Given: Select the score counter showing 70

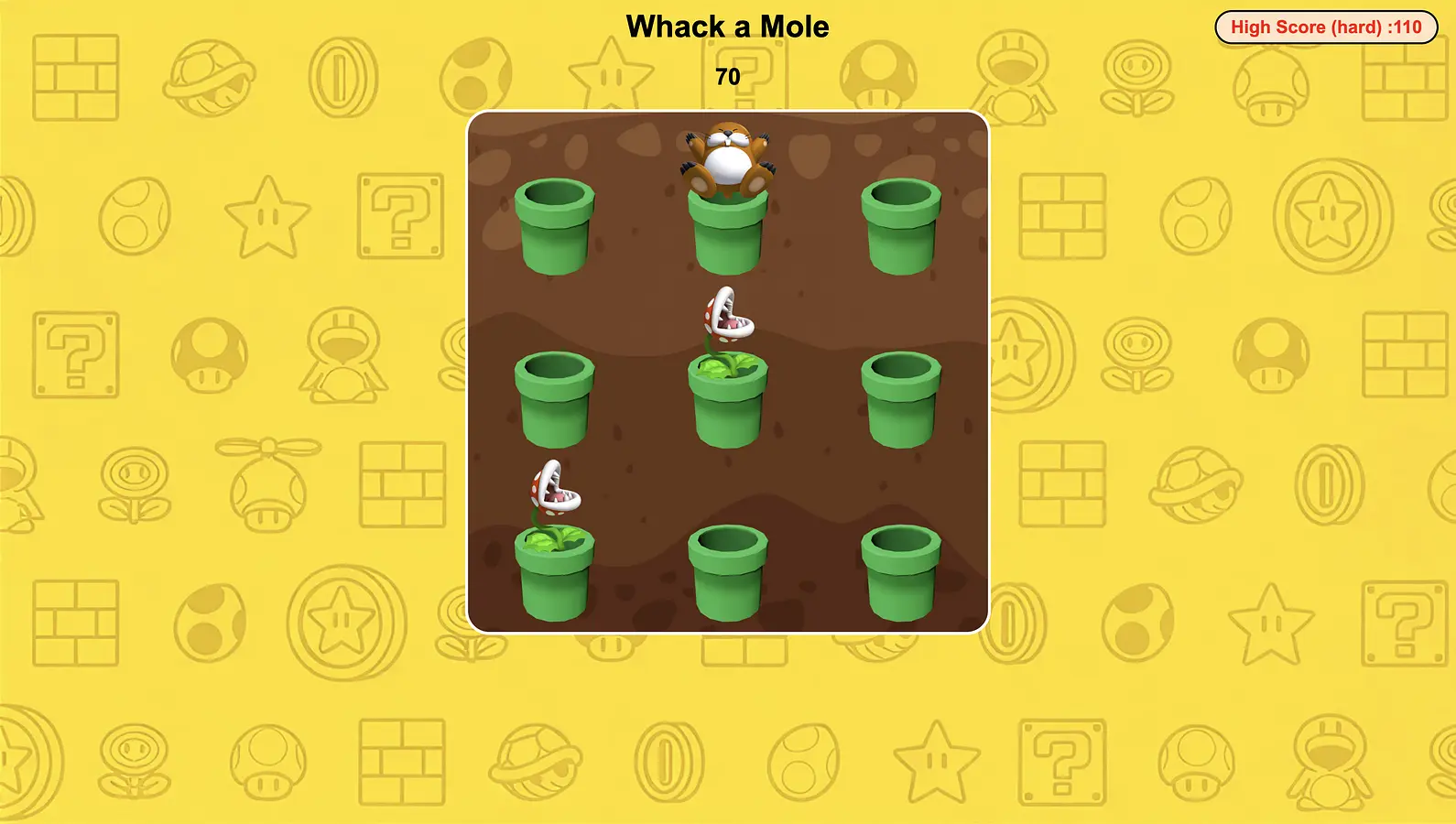Looking at the screenshot, I should point(727,77).
